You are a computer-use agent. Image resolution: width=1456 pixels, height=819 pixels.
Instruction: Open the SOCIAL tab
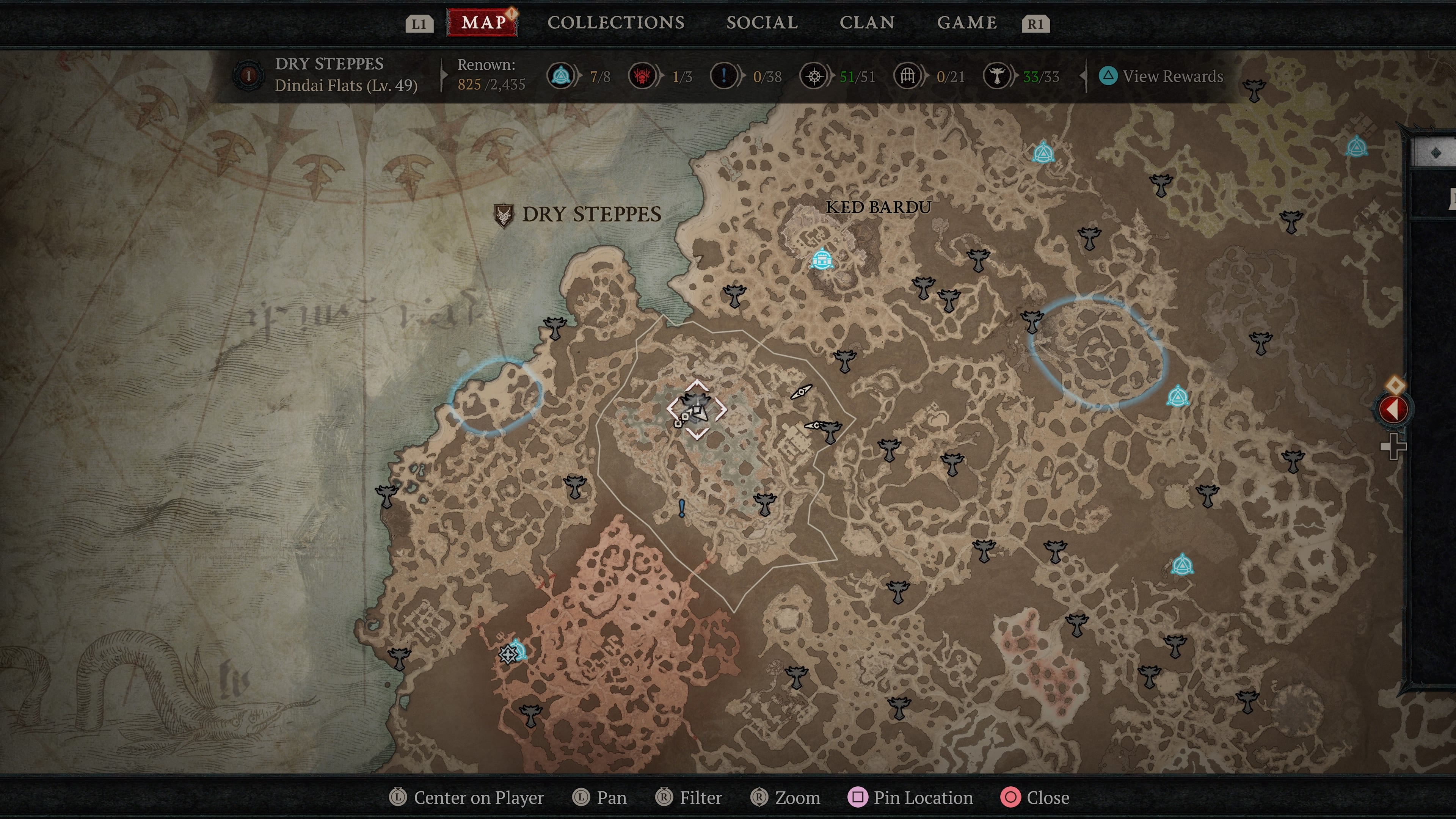coord(762,23)
